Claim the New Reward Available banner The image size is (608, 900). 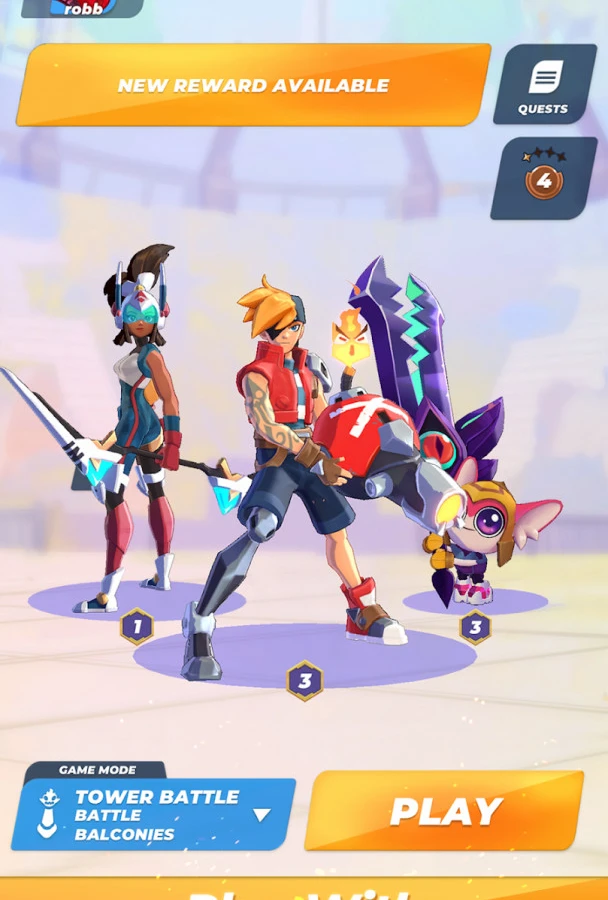(x=253, y=85)
